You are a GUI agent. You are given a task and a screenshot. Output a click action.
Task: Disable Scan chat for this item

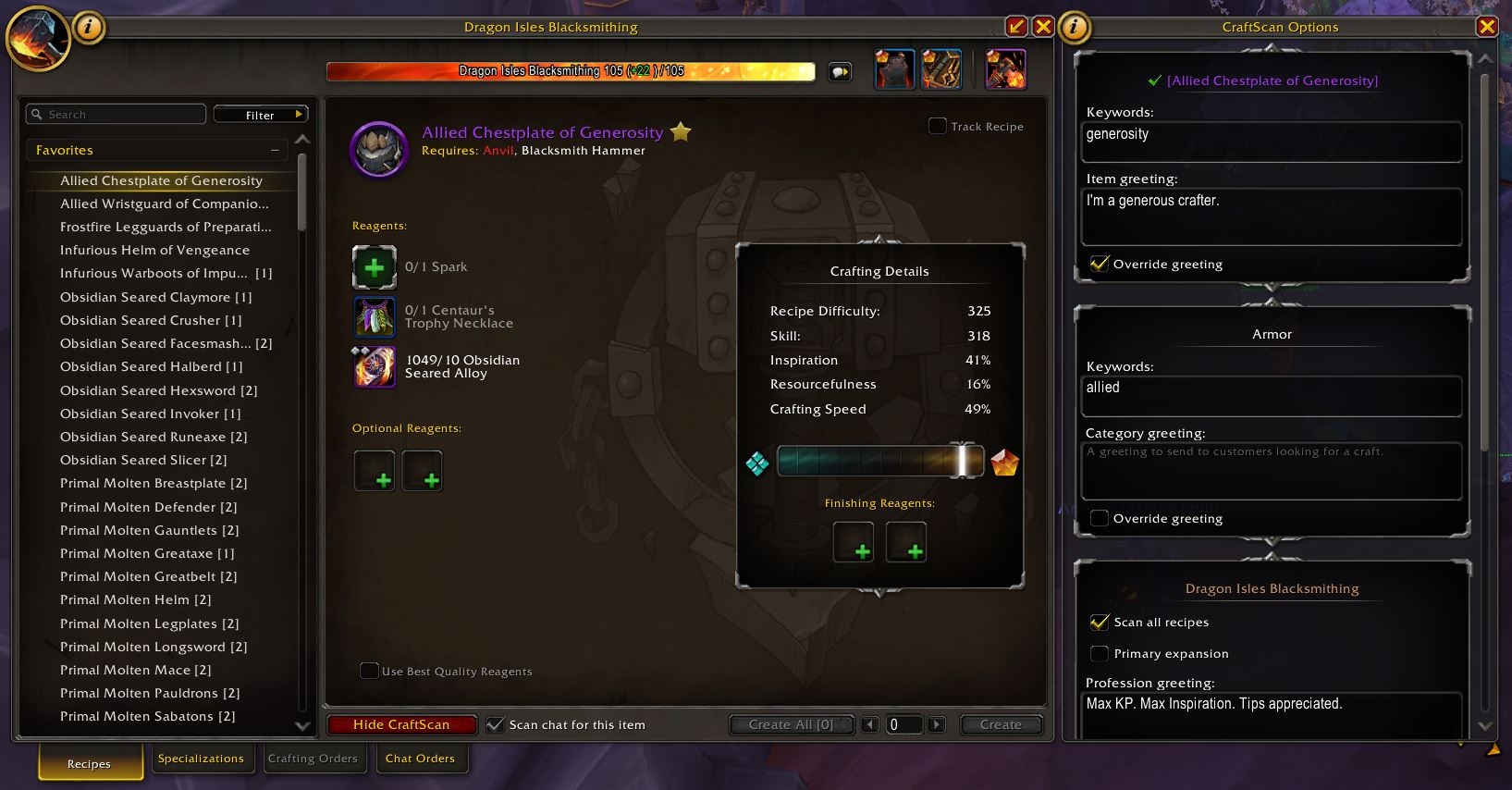tap(496, 724)
